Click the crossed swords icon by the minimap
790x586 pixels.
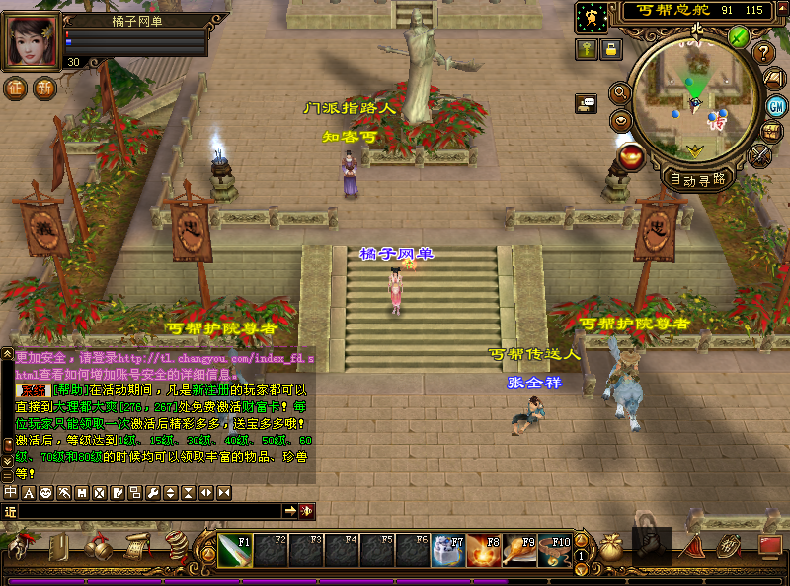coord(761,154)
